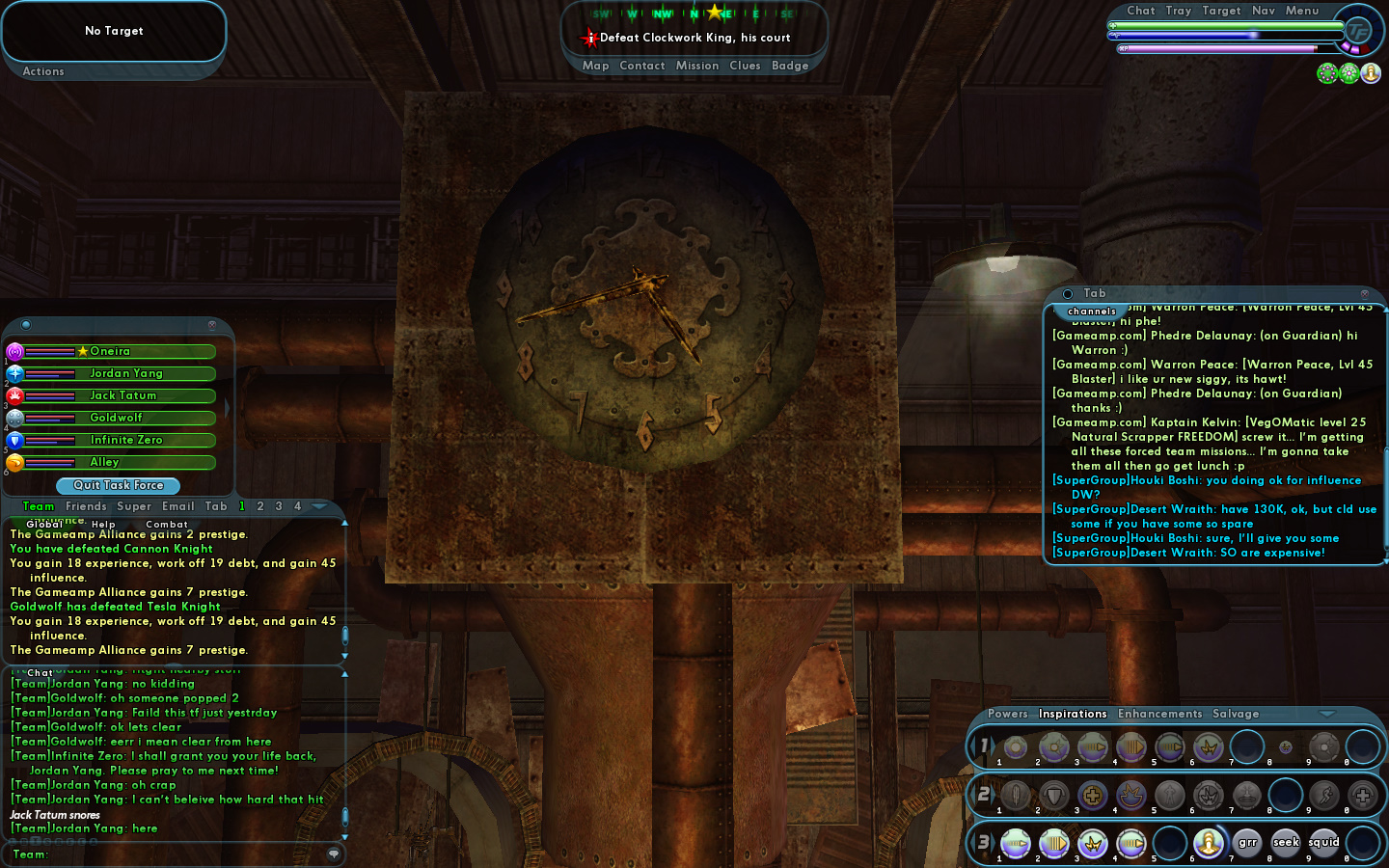This screenshot has height=868, width=1389.
Task: Activate the squid macro power
Action: 1323,843
